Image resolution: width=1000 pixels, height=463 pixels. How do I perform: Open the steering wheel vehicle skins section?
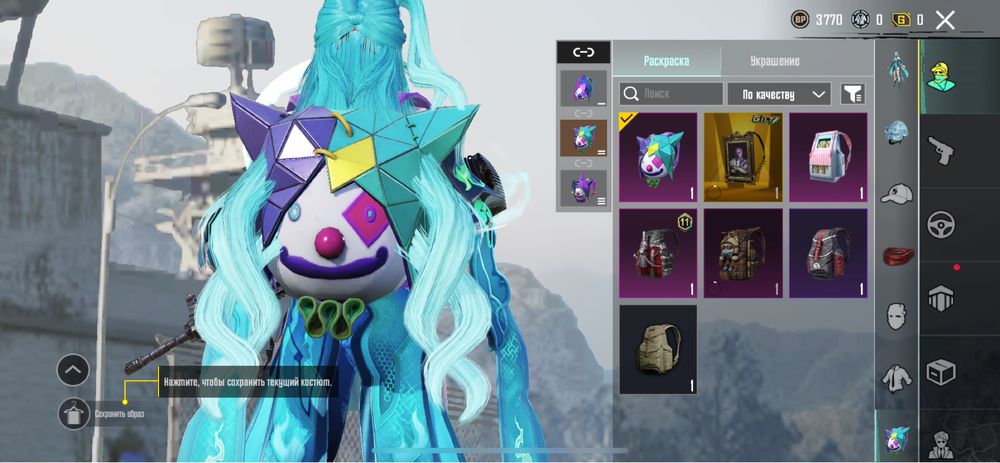point(941,224)
